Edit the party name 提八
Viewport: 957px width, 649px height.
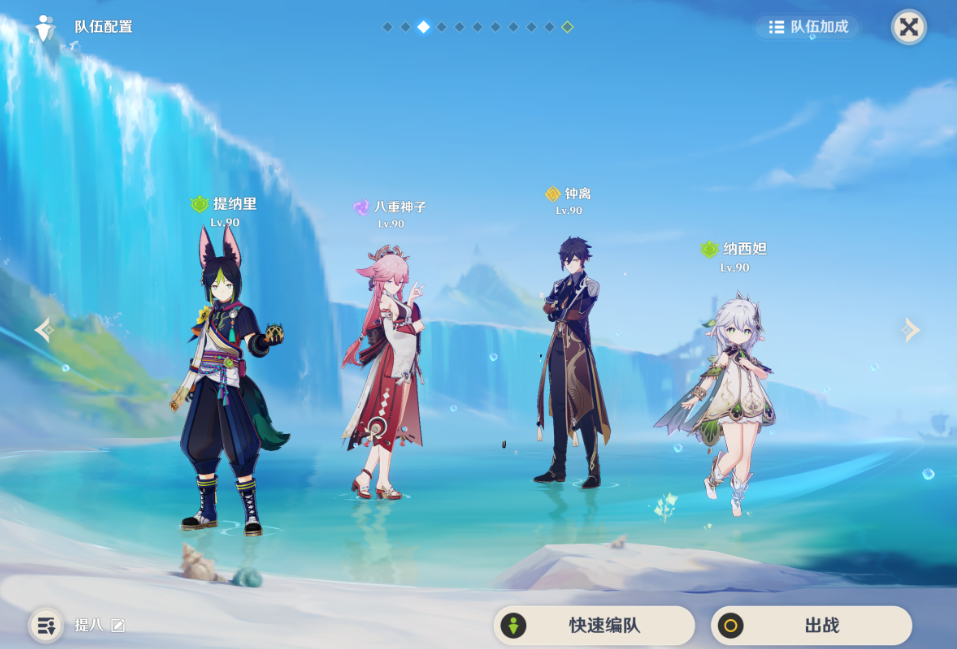pos(118,625)
